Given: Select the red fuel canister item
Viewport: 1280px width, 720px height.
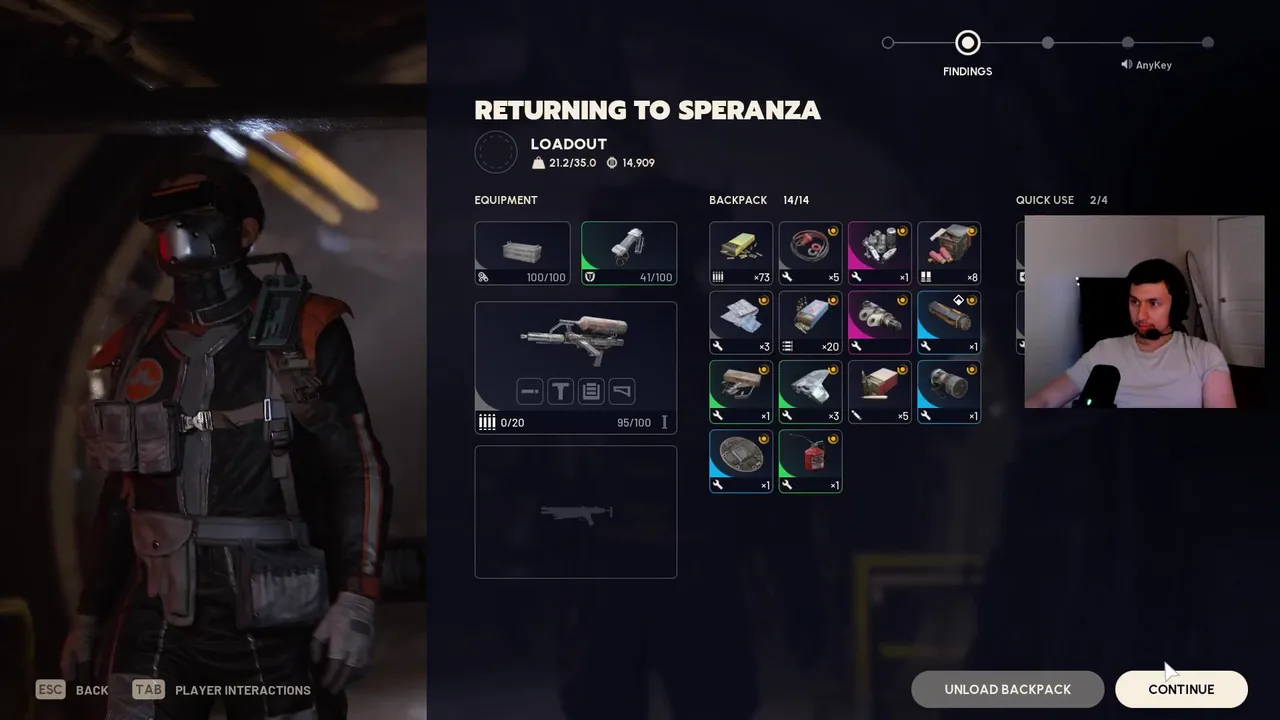Looking at the screenshot, I should [810, 461].
